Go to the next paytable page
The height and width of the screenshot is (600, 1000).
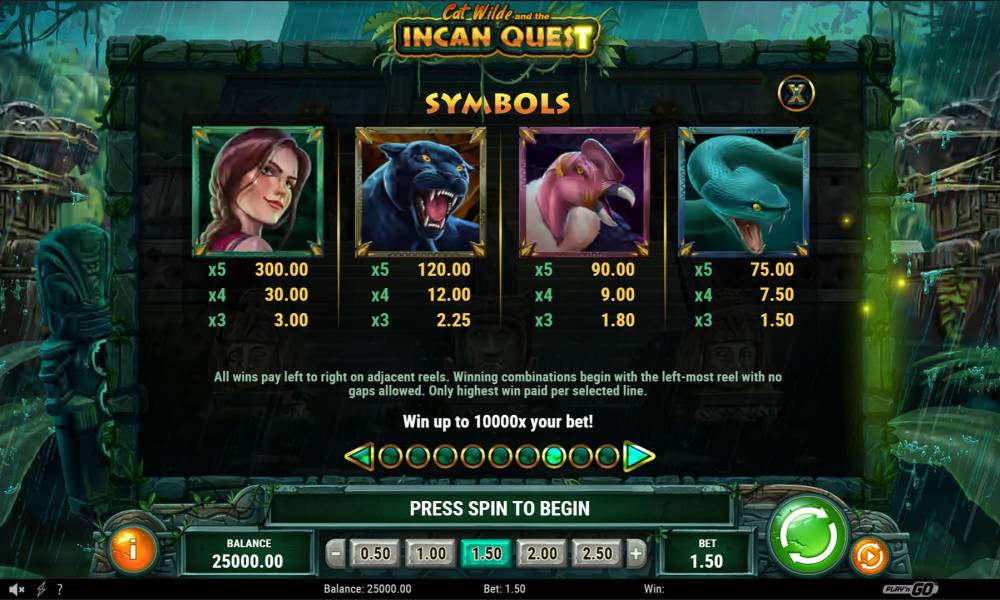pyautogui.click(x=638, y=457)
